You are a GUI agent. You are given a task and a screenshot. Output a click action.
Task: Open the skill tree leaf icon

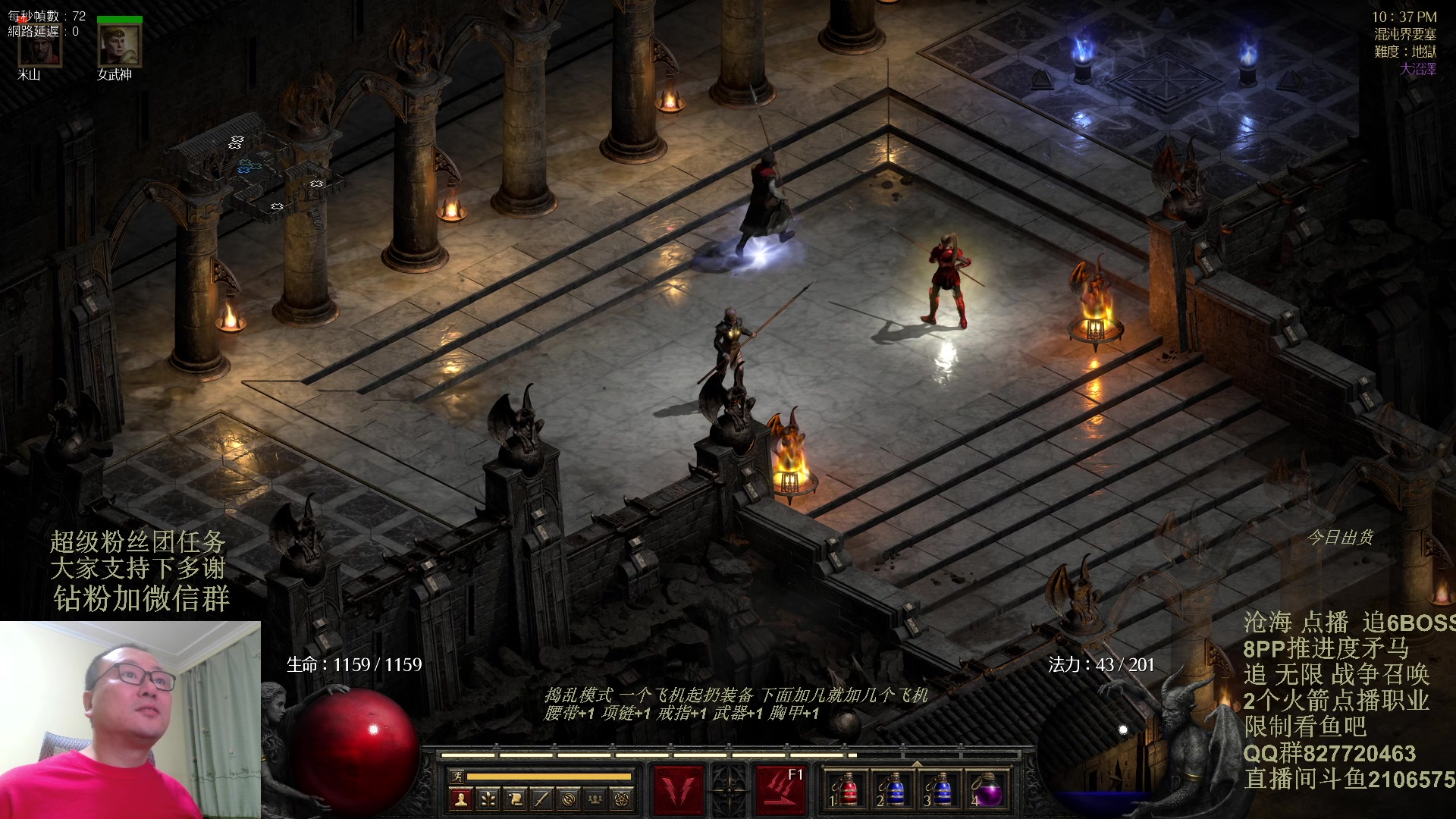coord(488,799)
